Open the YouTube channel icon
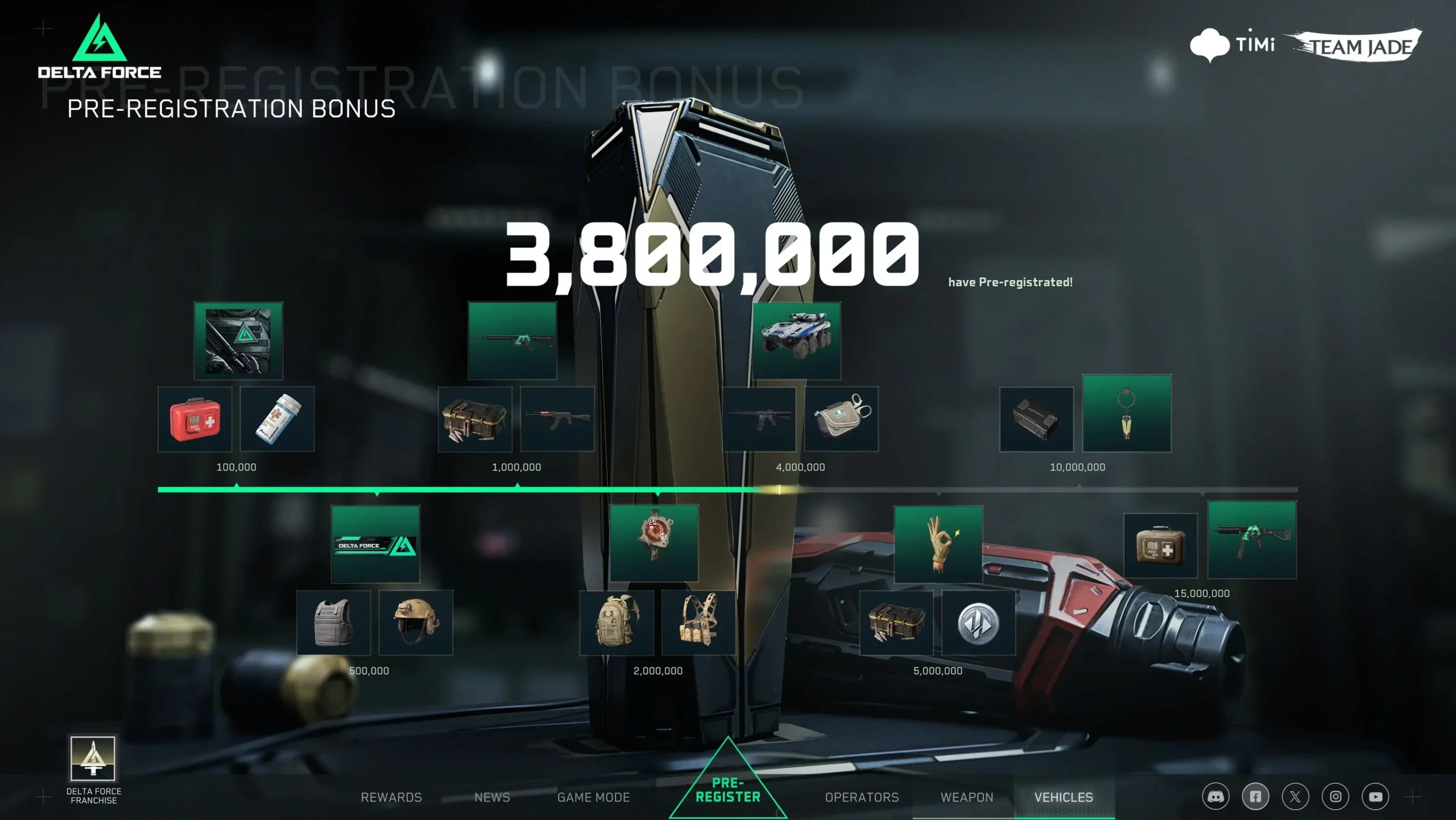Viewport: 1456px width, 820px height. point(1375,796)
